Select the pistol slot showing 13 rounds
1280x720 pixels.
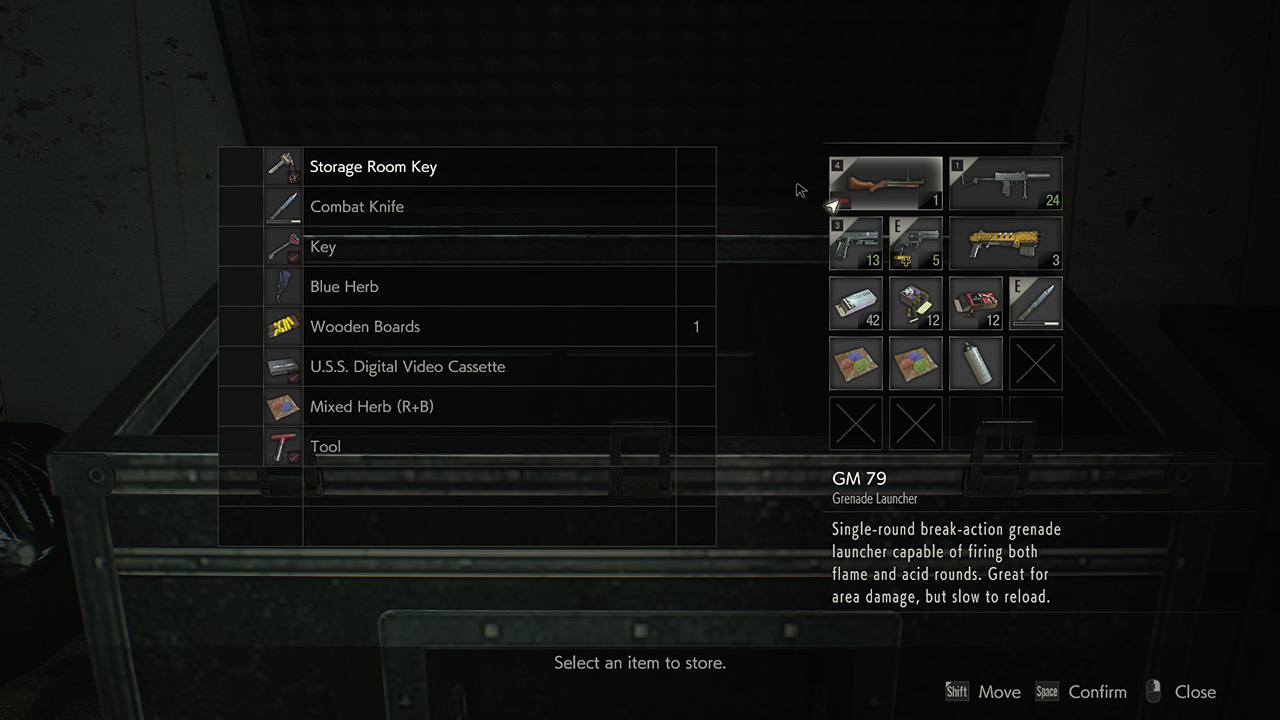click(856, 243)
